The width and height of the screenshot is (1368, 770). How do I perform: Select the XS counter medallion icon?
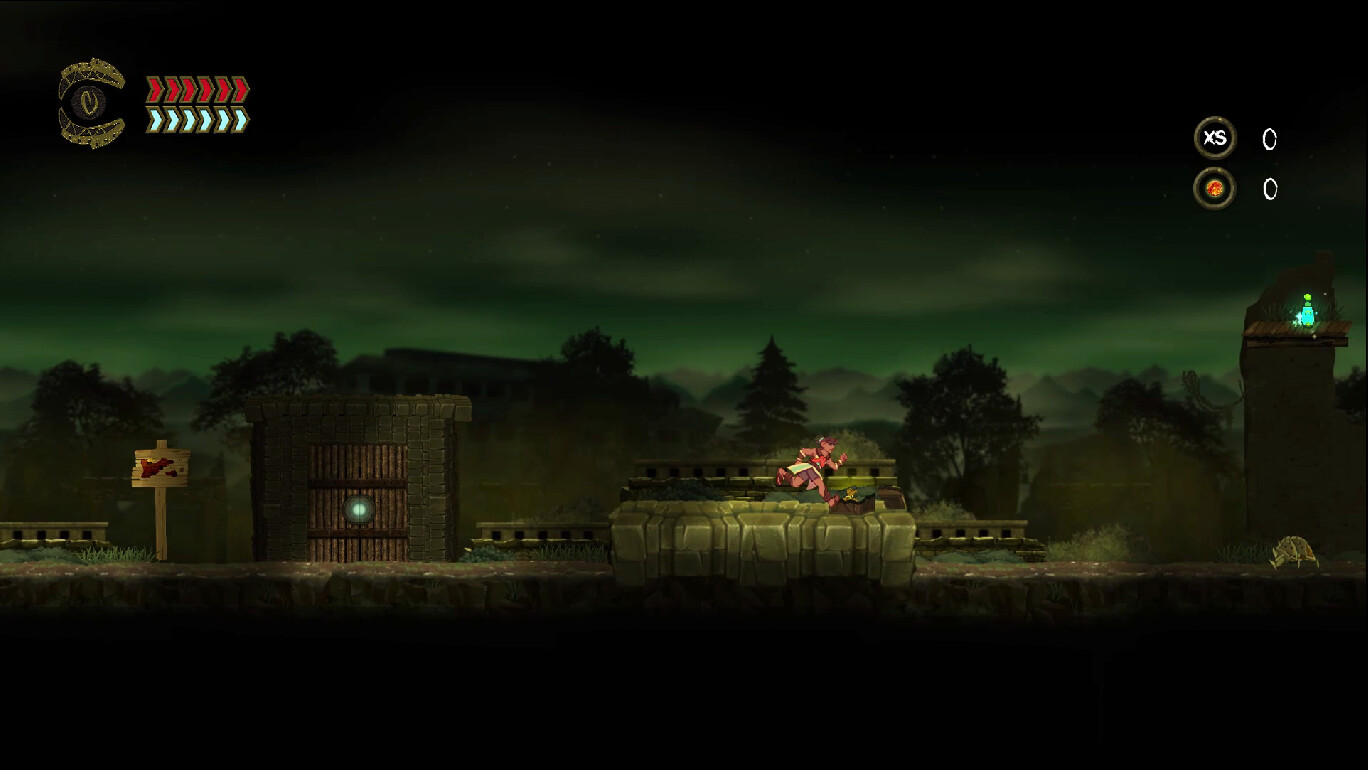click(1216, 139)
